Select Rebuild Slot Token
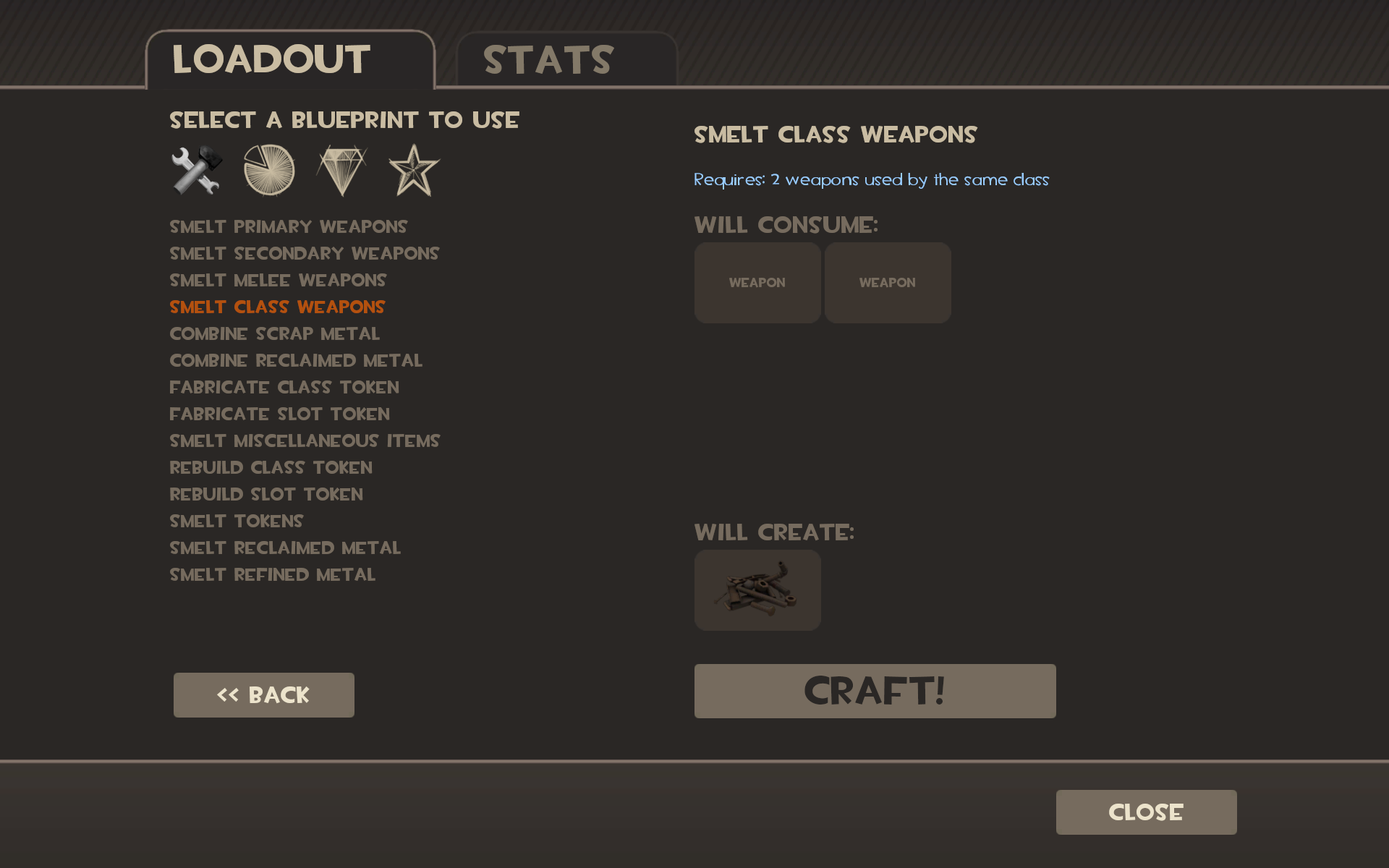 [x=266, y=494]
